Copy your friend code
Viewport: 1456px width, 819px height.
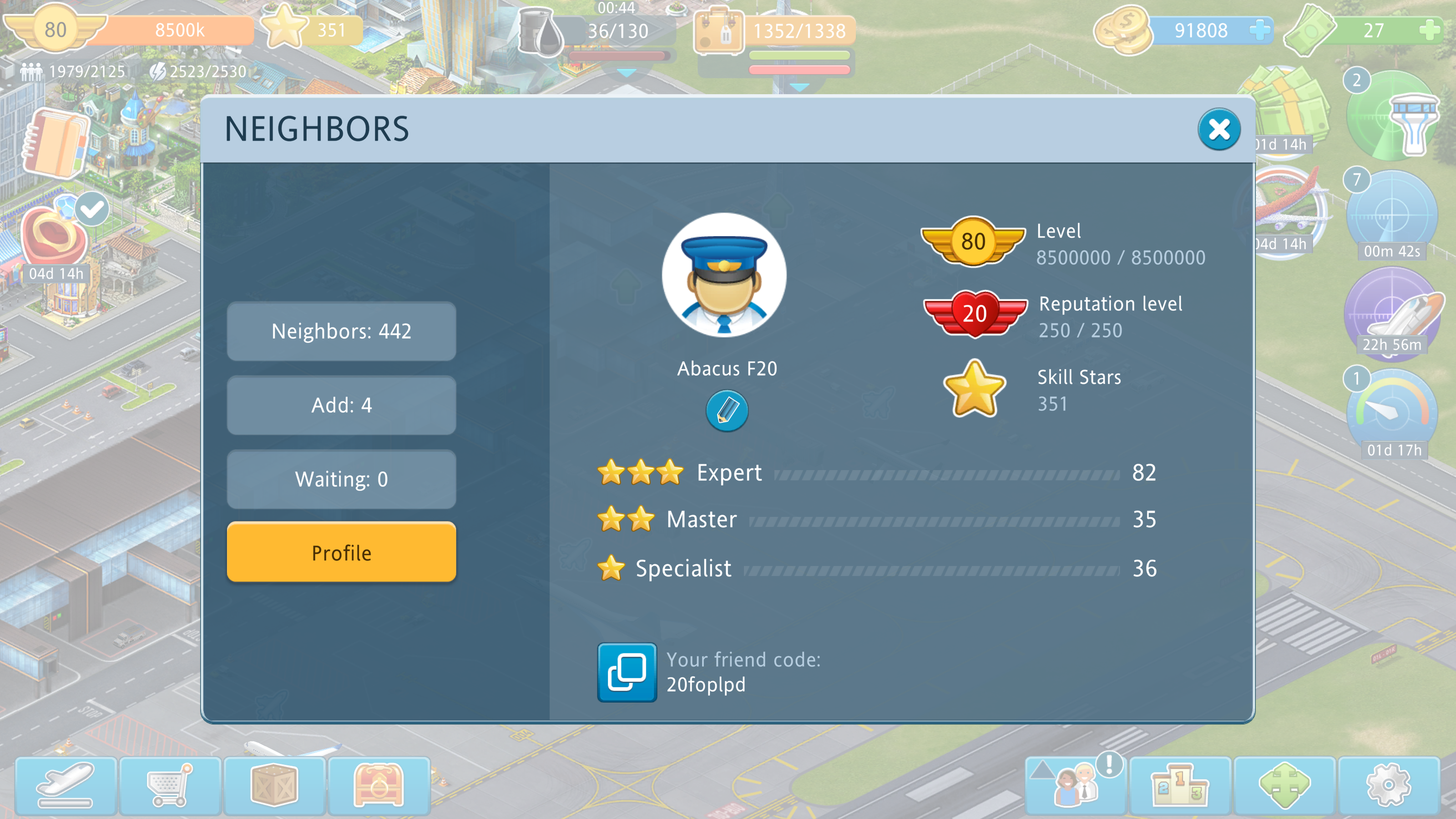point(627,672)
